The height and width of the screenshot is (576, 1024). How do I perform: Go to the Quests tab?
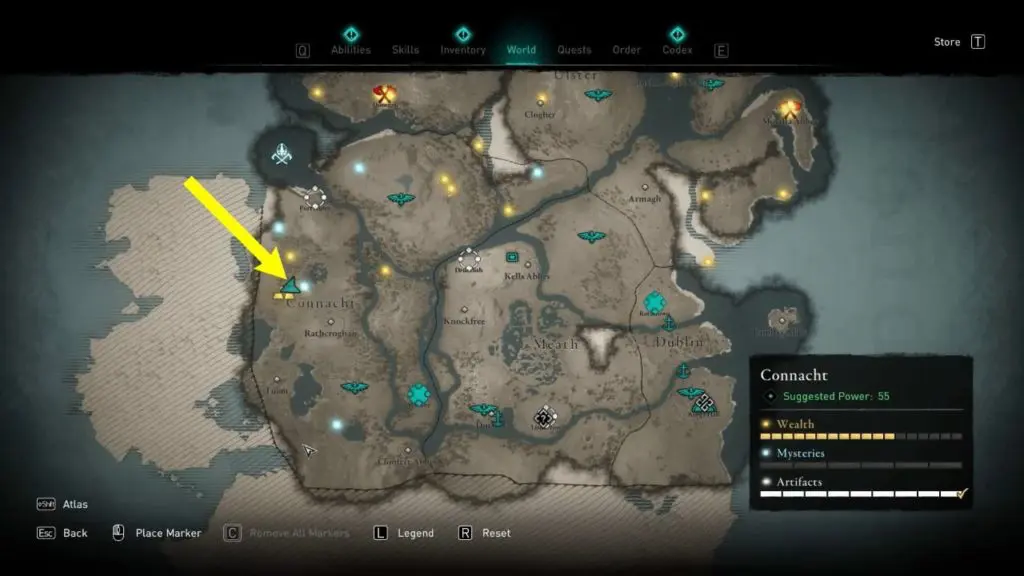(574, 50)
